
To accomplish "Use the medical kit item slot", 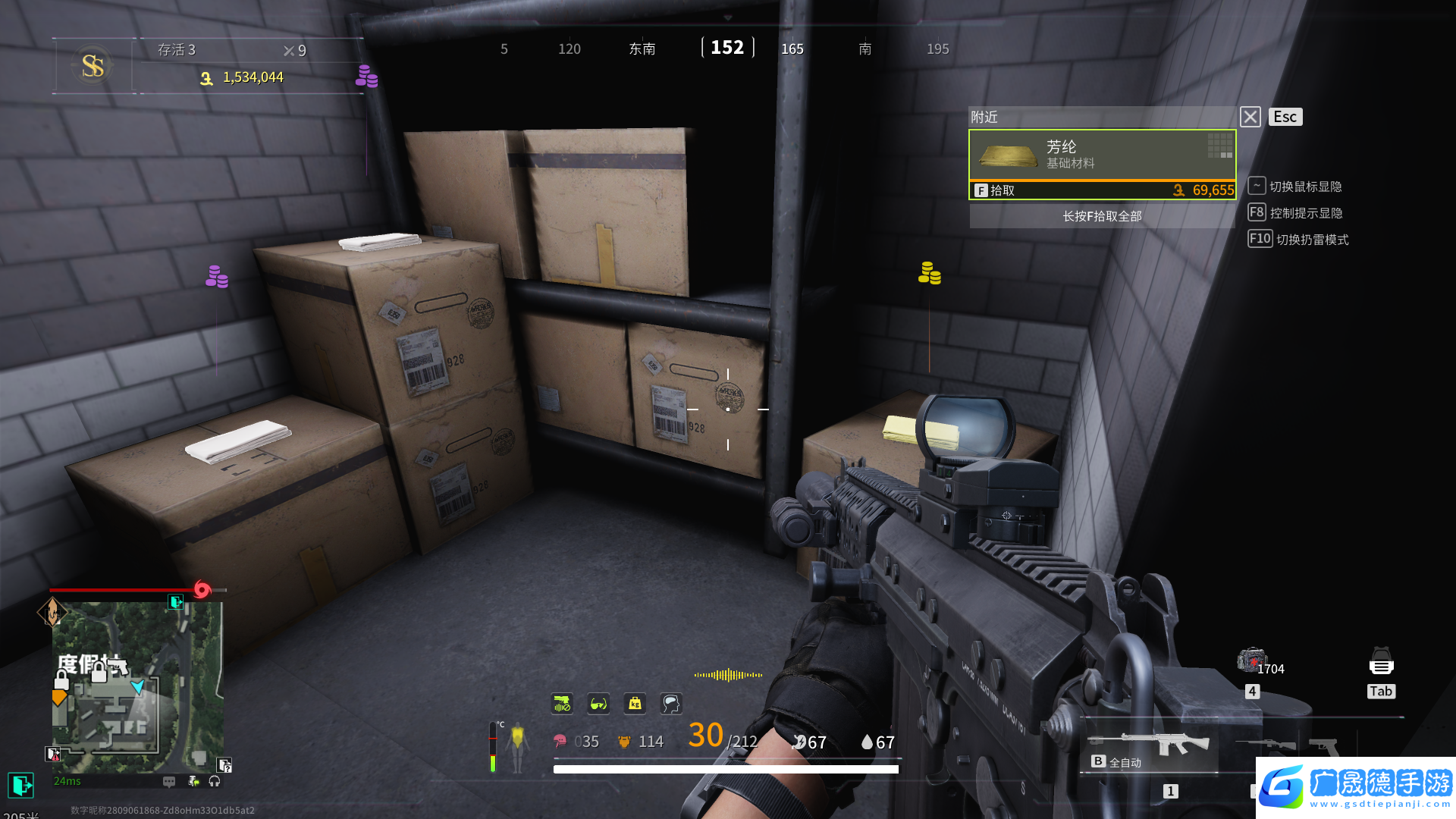I will (1251, 661).
